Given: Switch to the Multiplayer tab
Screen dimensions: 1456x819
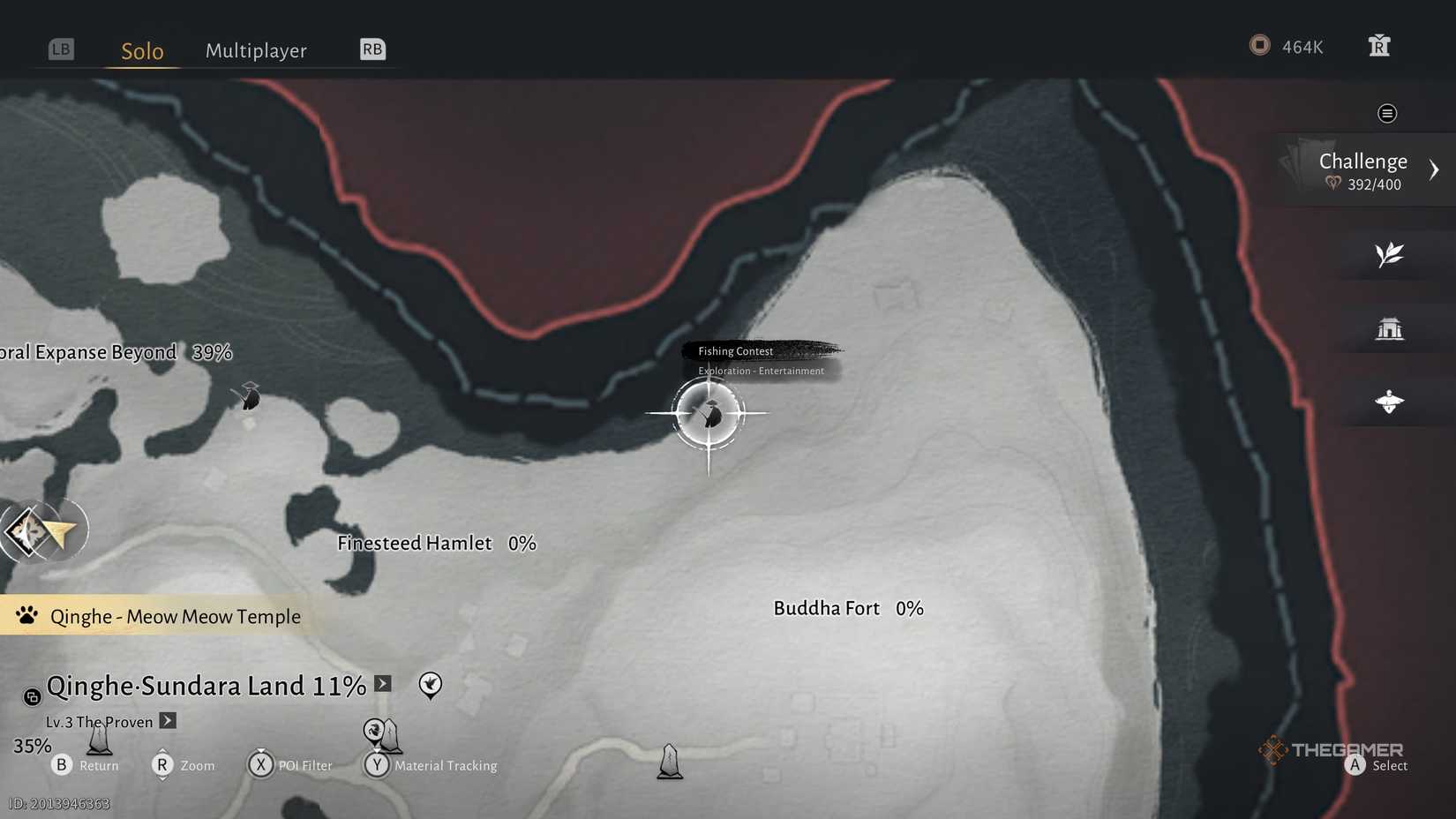Looking at the screenshot, I should [256, 50].
